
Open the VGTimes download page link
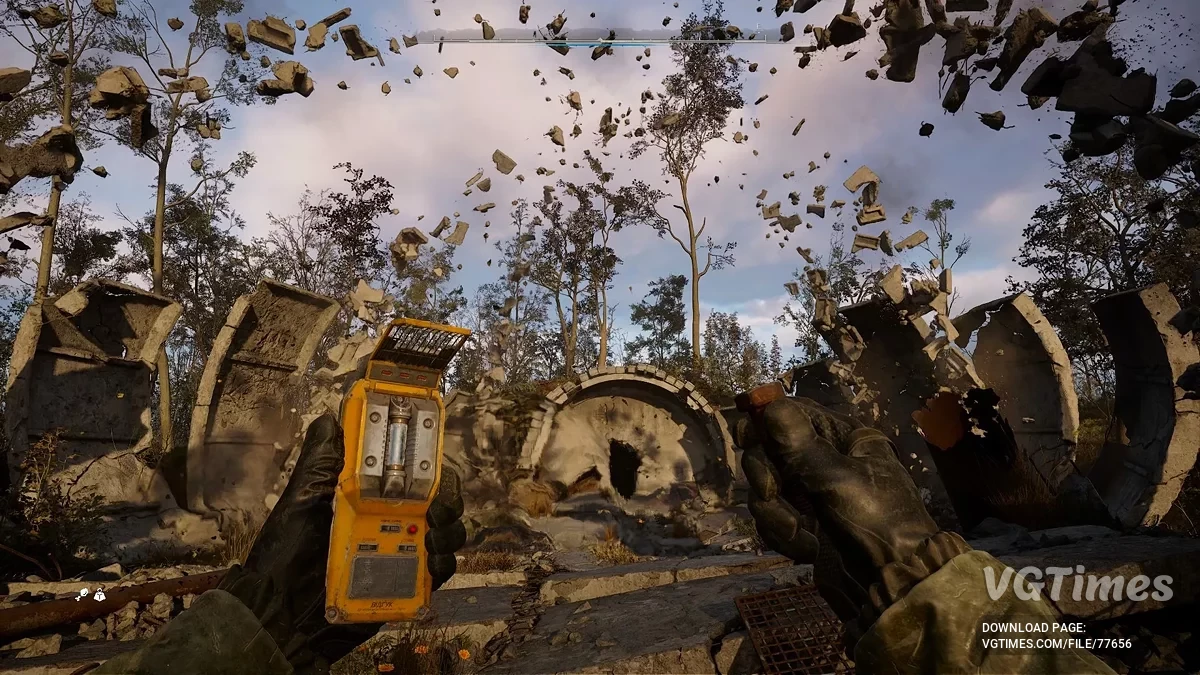[1056, 643]
